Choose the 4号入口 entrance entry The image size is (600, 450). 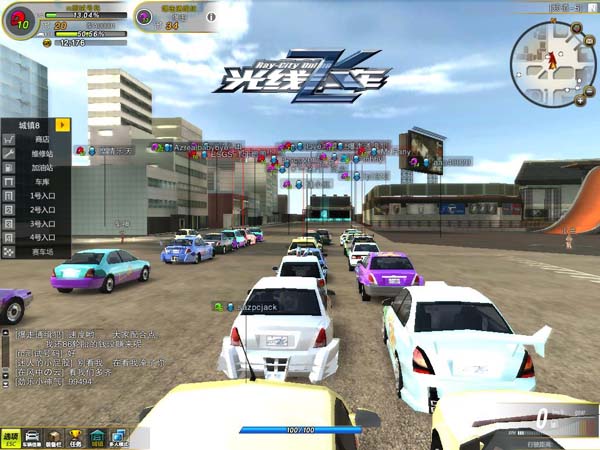[41, 238]
